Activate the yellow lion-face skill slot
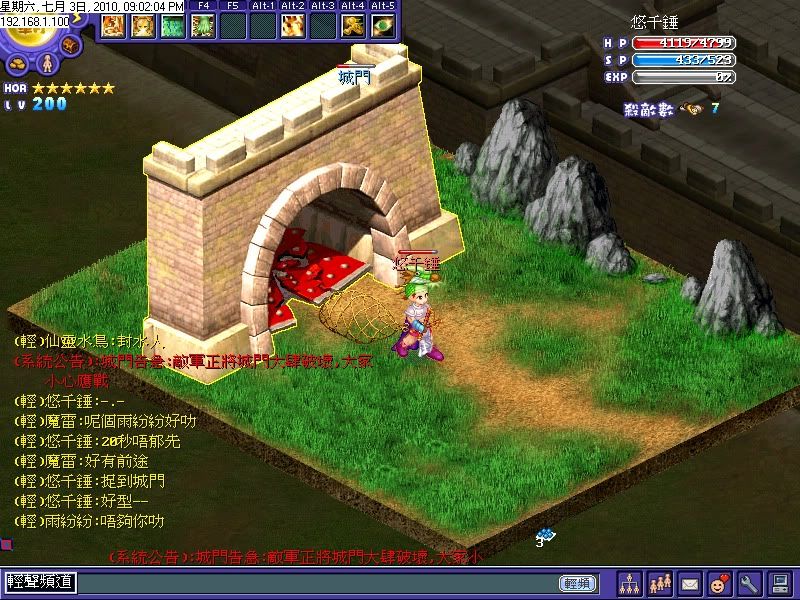800x600 pixels. point(142,26)
